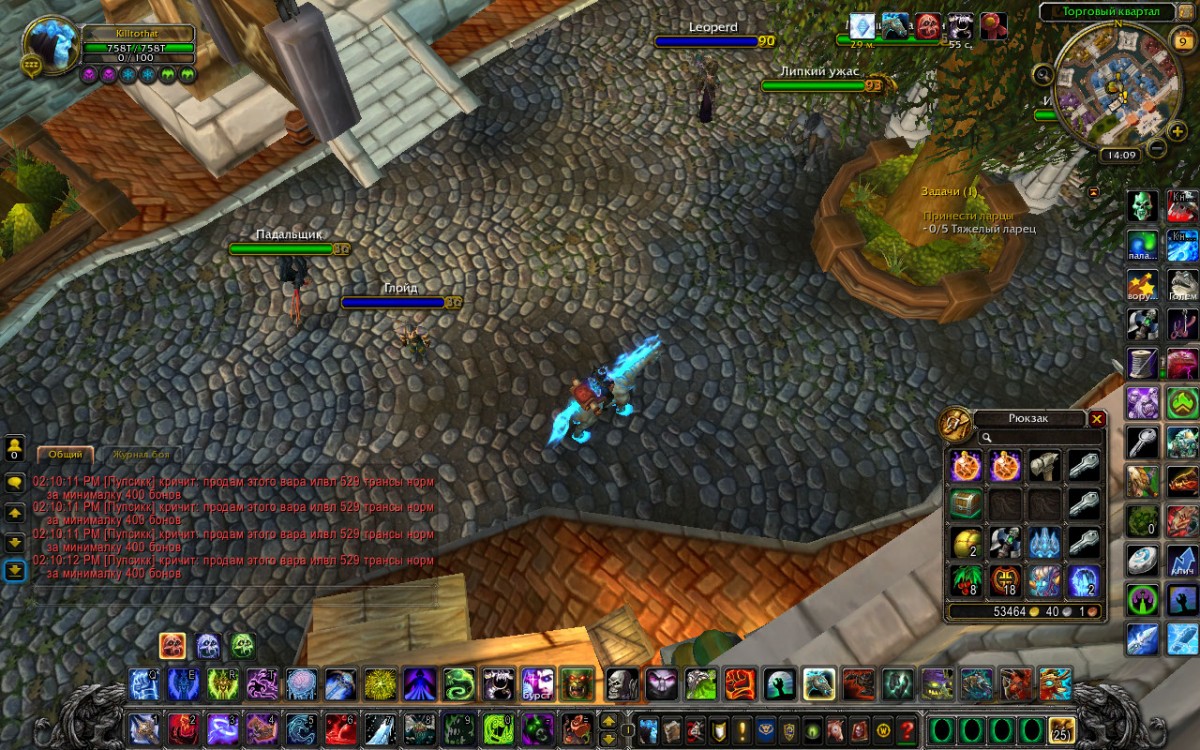The image size is (1200, 750).
Task: Open the Журнал боя combat log tab
Action: (x=139, y=455)
